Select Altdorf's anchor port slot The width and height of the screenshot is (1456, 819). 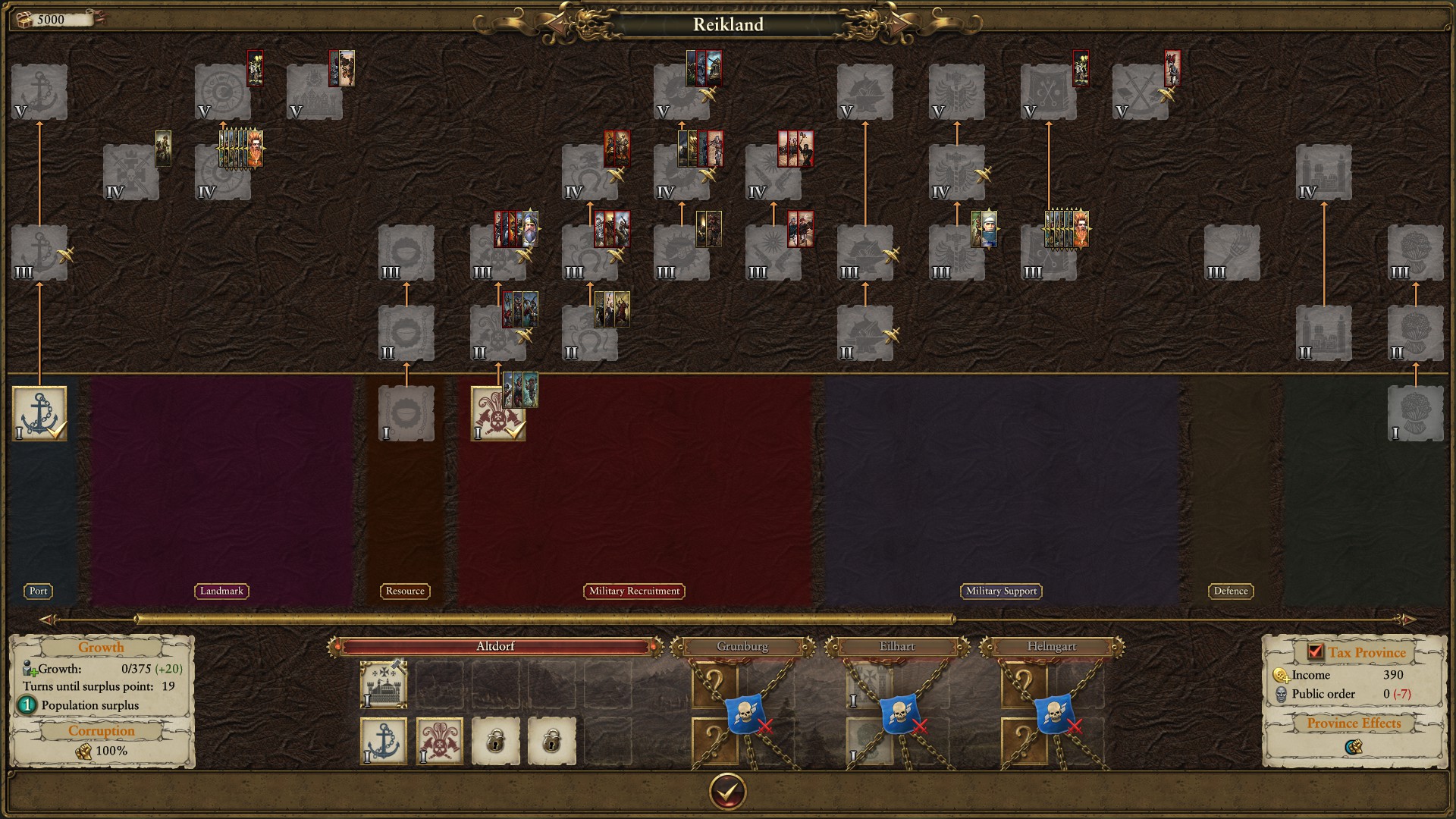click(384, 741)
